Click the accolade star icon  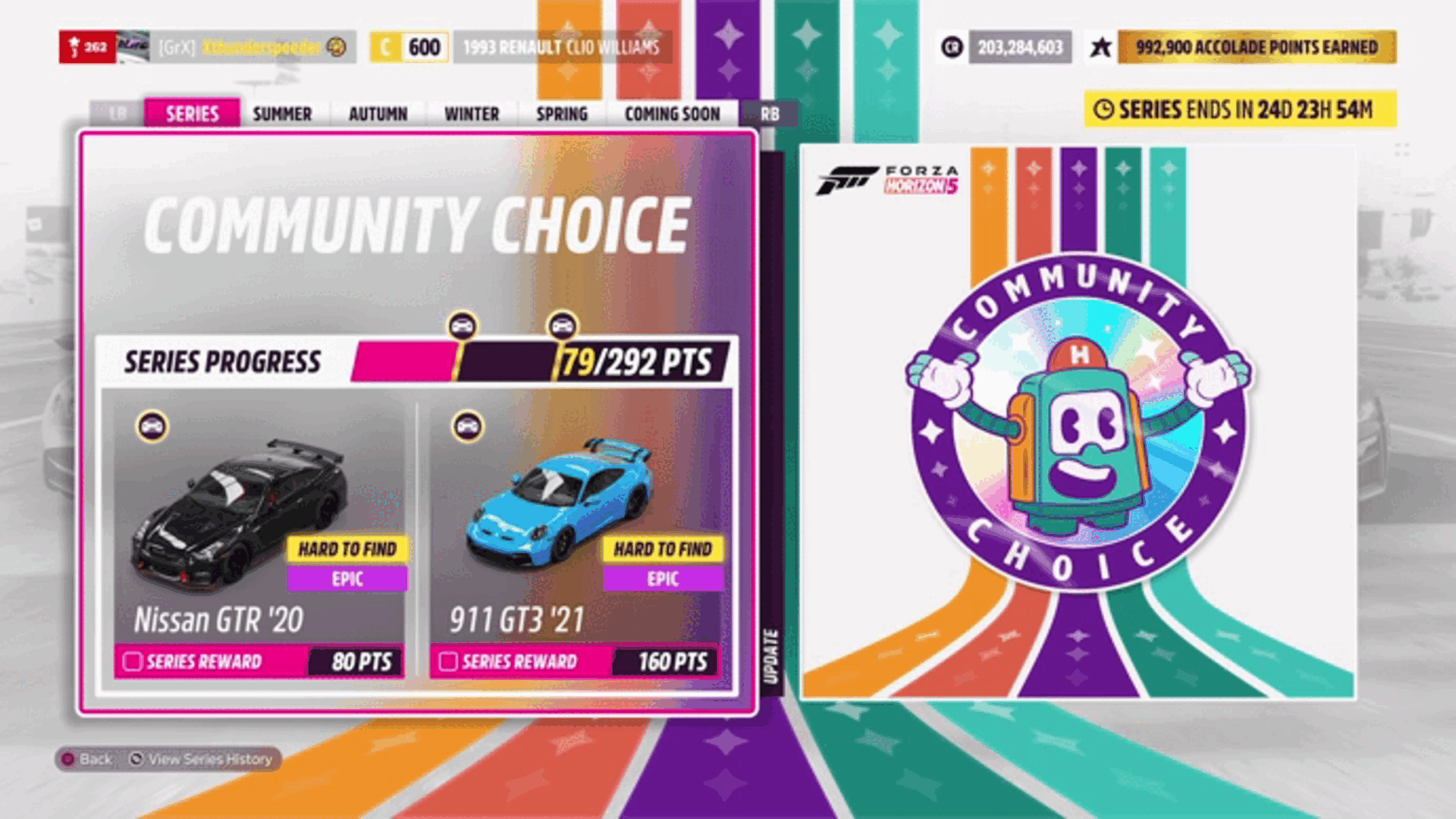(1101, 47)
